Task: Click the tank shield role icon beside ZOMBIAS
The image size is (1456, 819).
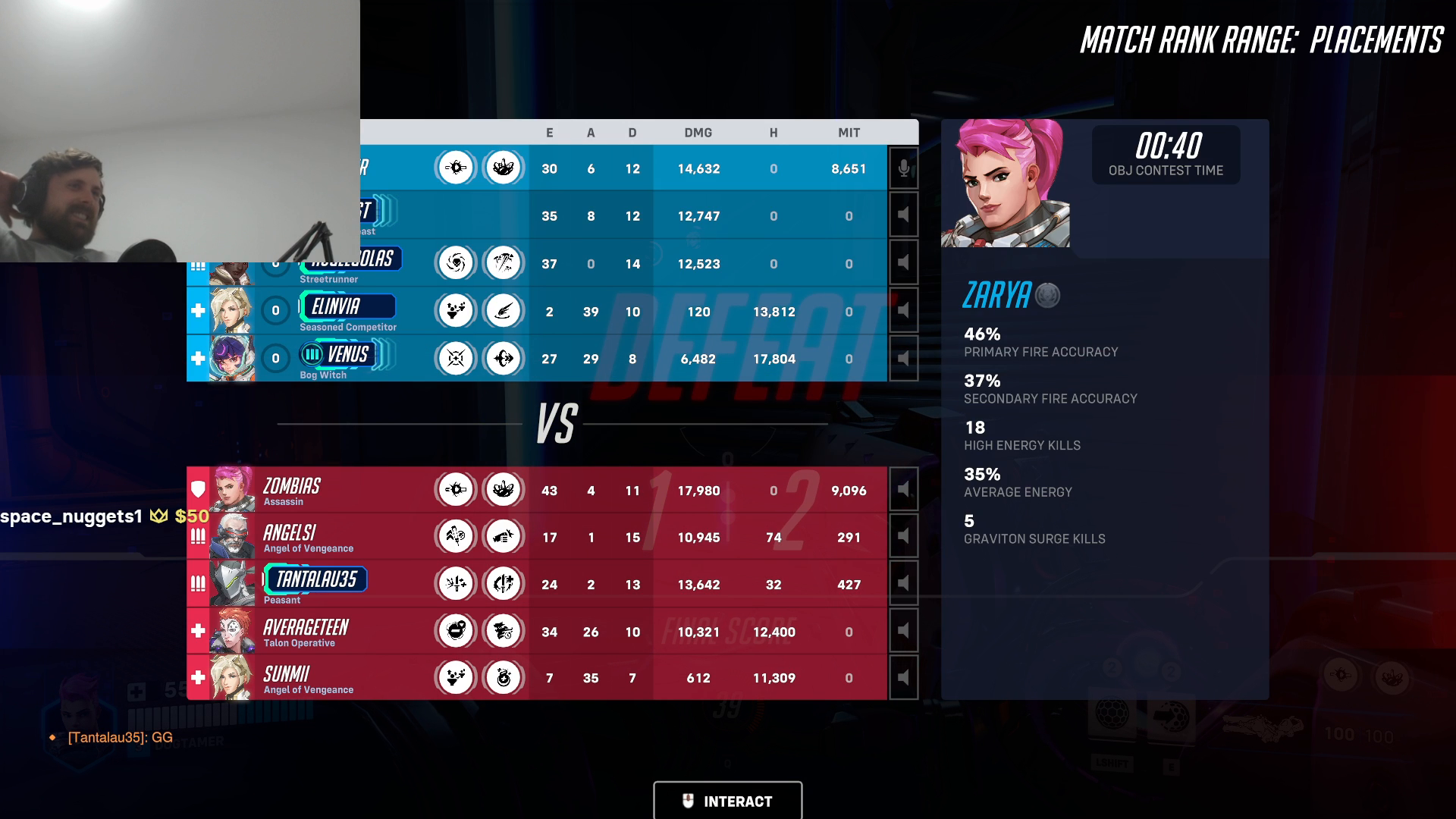Action: (197, 489)
